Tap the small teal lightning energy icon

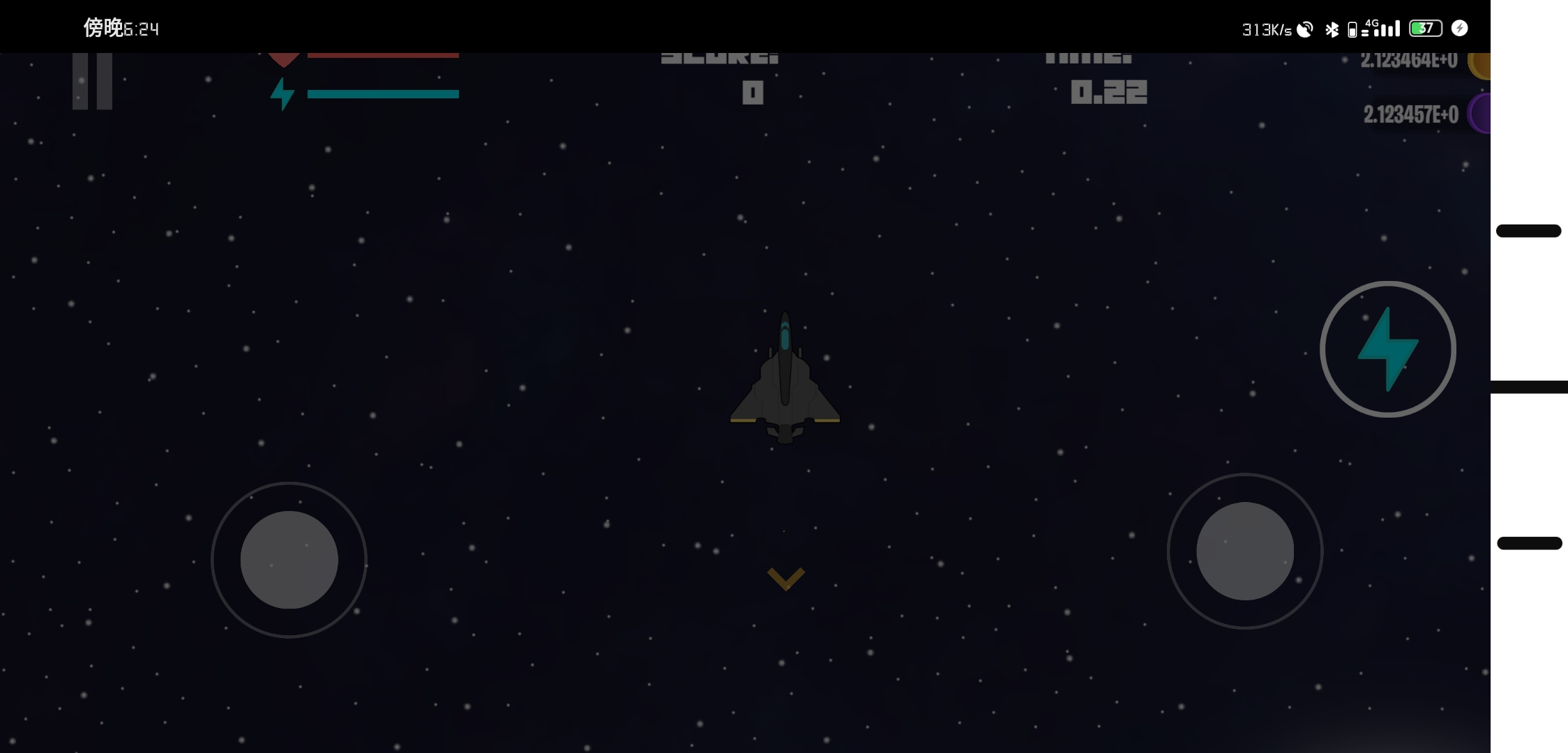click(x=284, y=96)
